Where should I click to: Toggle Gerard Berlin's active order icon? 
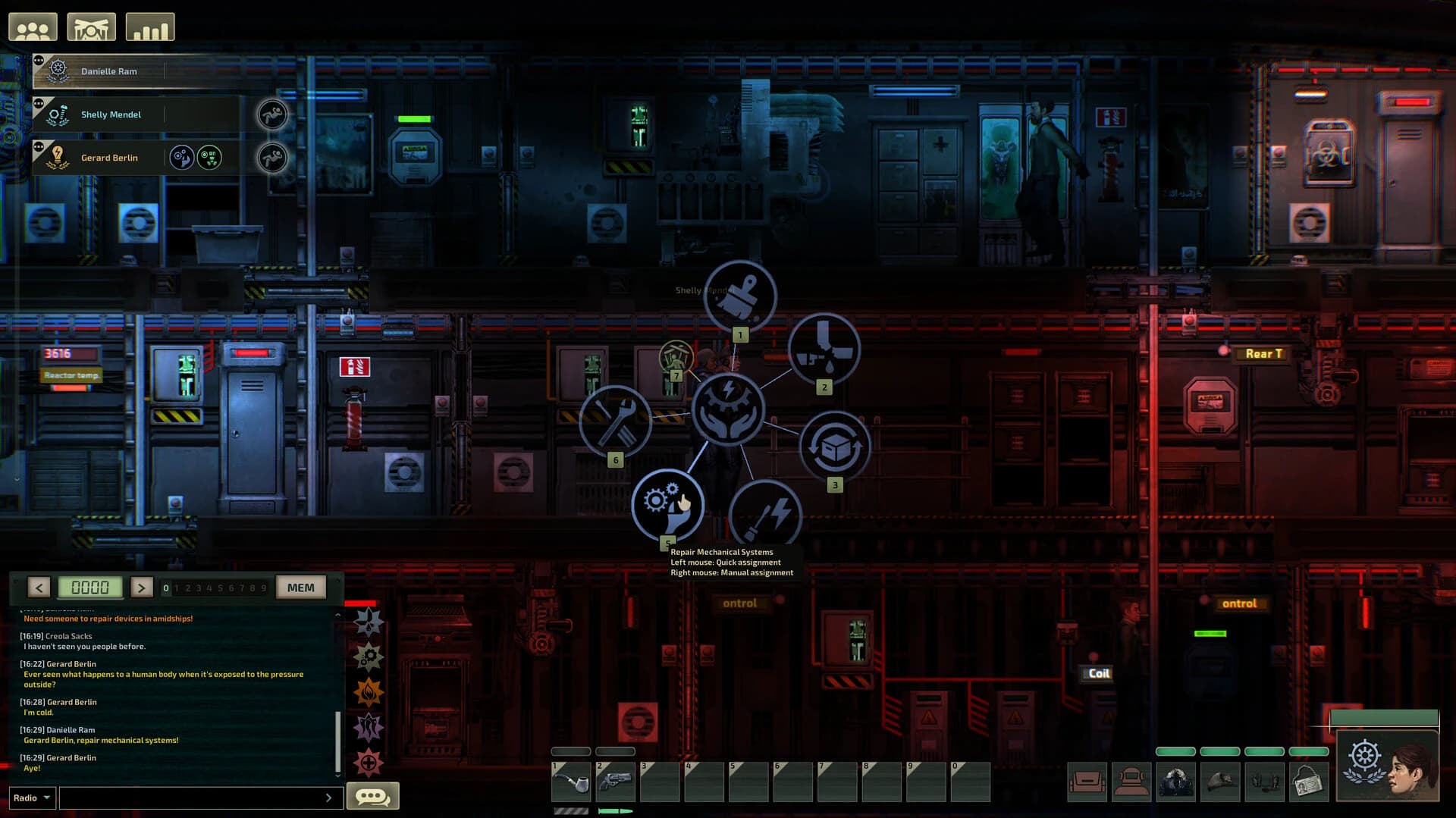pos(182,157)
